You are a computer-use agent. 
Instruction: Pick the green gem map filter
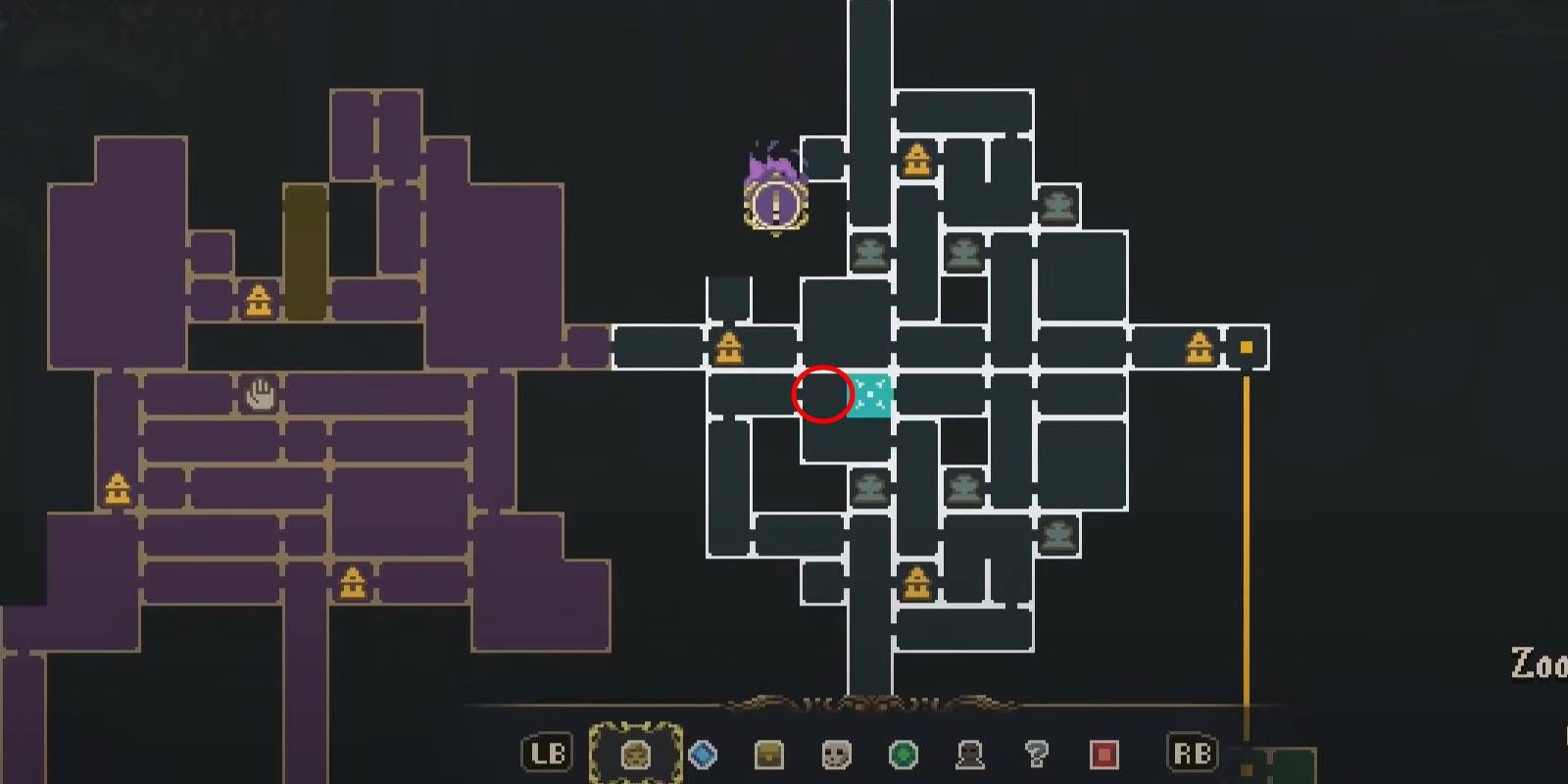pyautogui.click(x=903, y=755)
